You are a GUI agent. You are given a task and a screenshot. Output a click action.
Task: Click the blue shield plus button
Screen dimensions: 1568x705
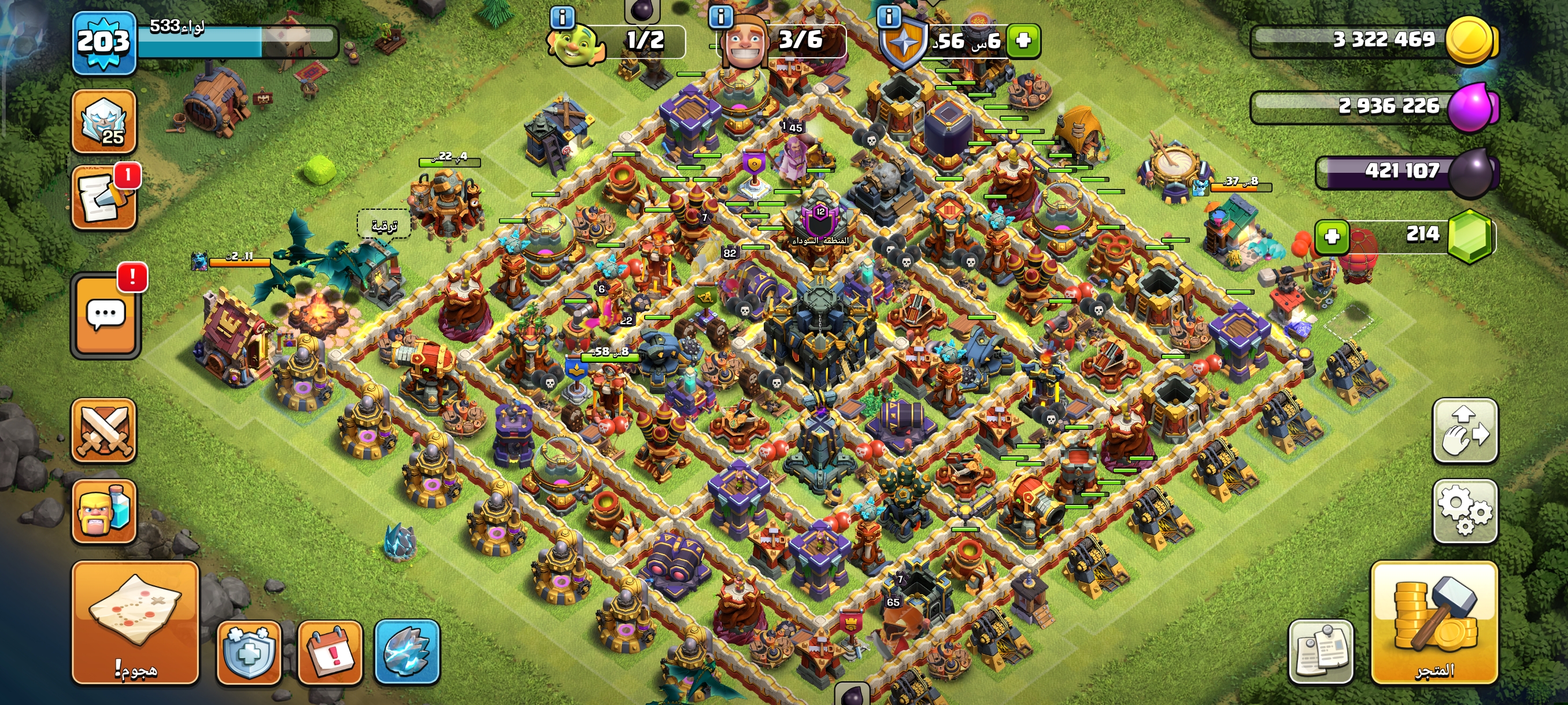[249, 652]
